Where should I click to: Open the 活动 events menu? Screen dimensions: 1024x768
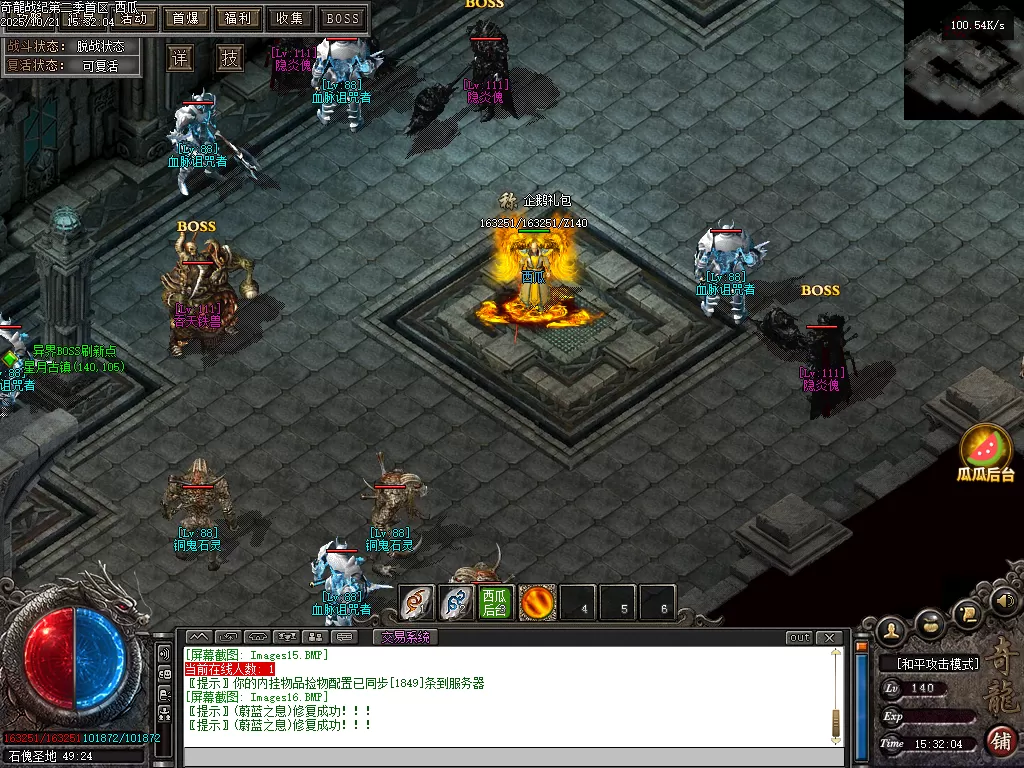coord(135,18)
